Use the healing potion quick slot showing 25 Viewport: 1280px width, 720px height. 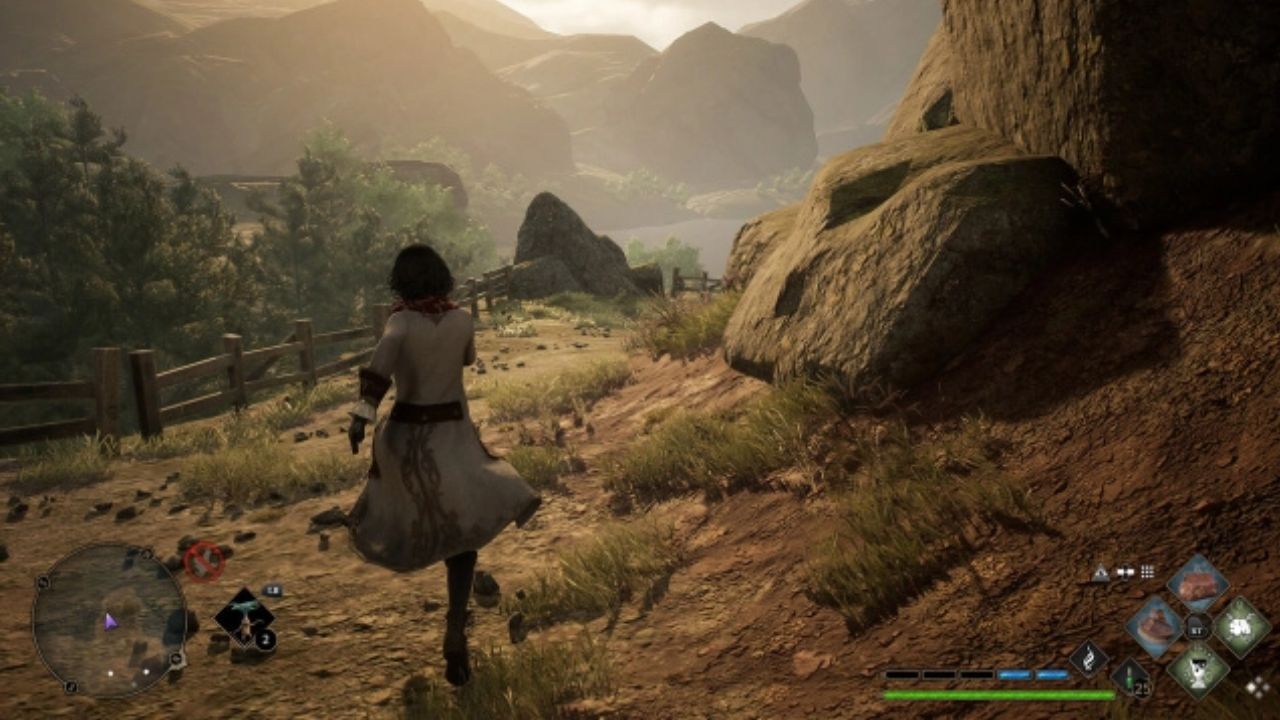coord(1130,678)
